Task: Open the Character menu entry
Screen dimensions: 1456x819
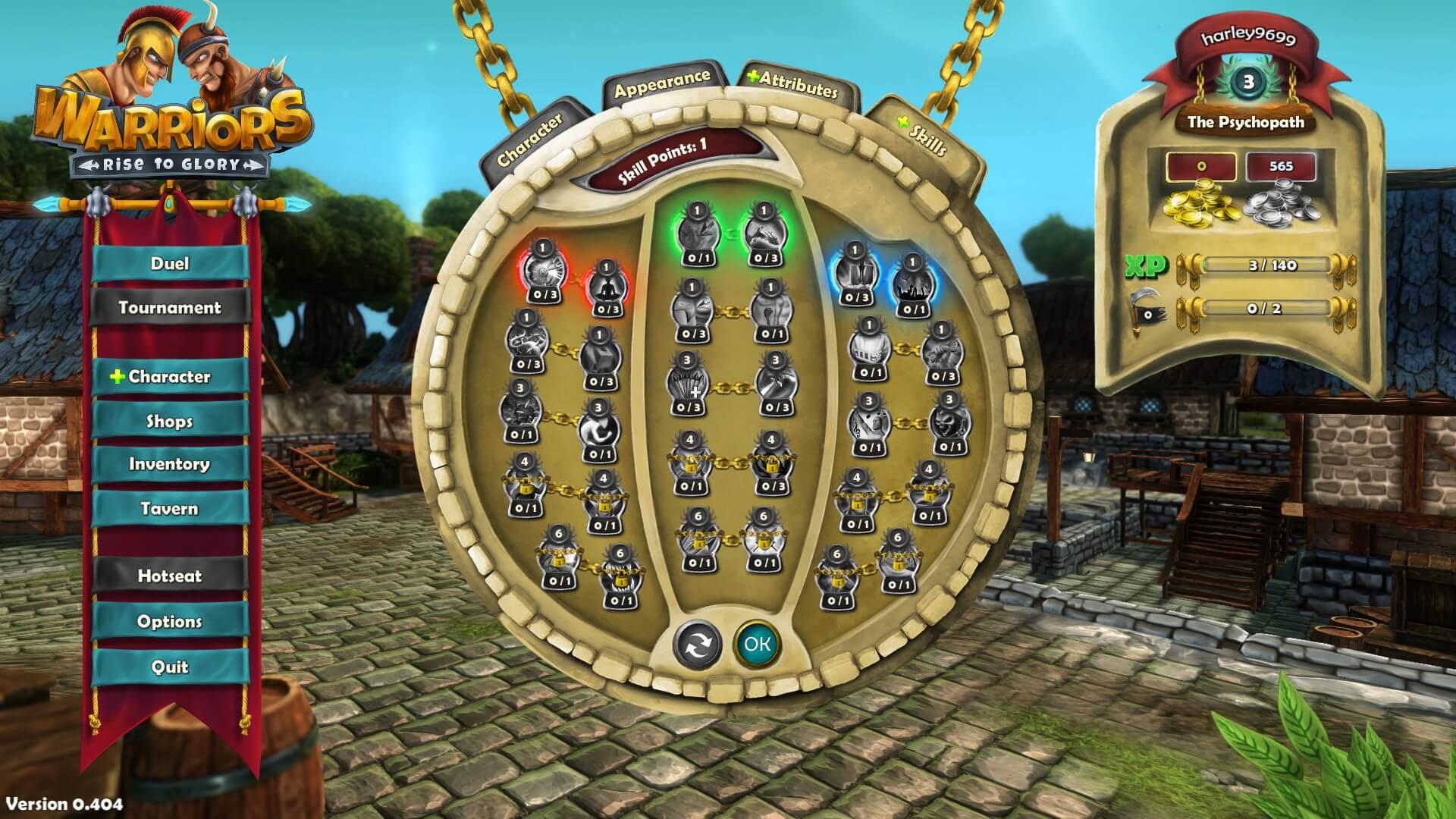Action: (170, 377)
